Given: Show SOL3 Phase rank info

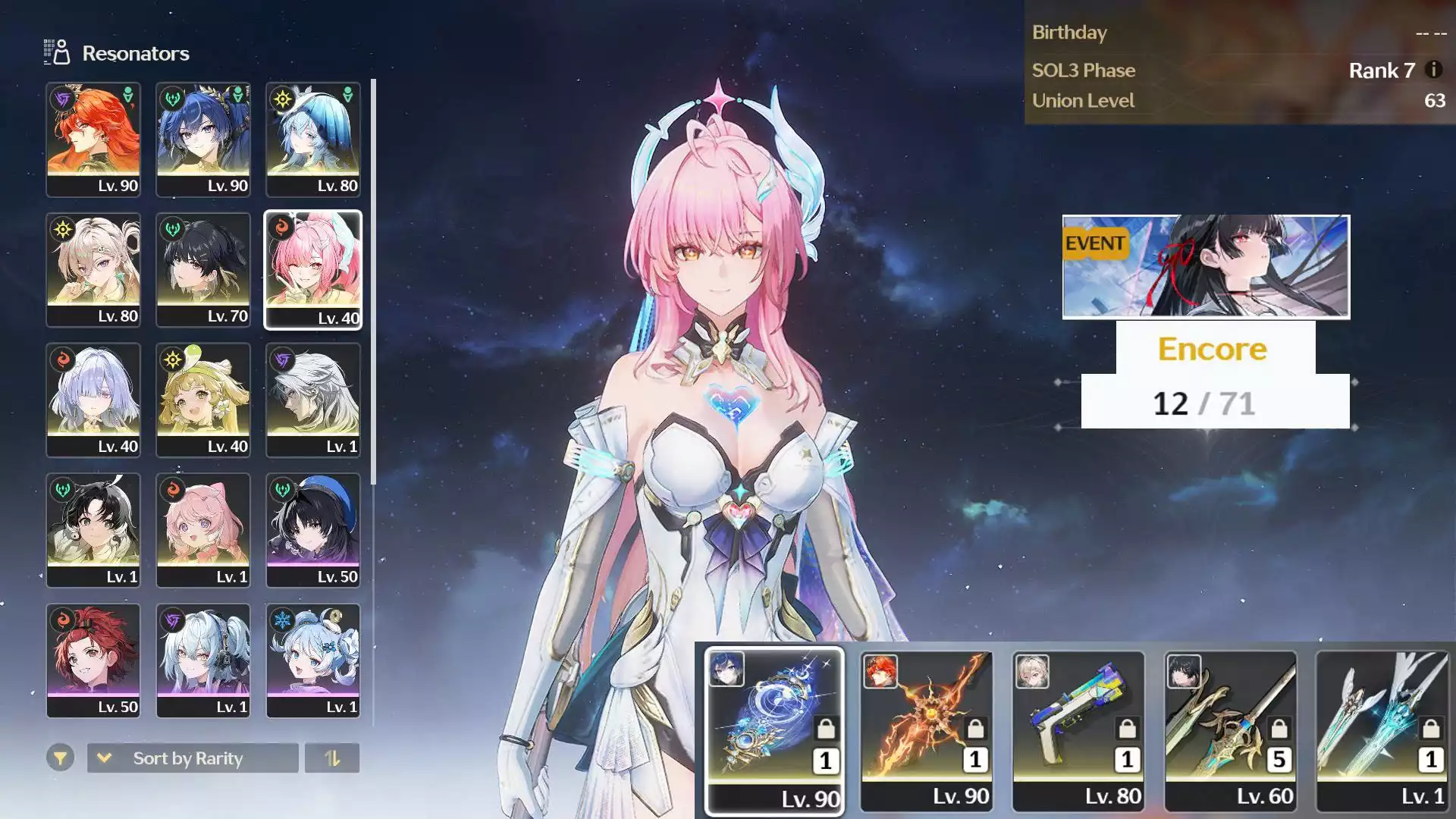Looking at the screenshot, I should point(1433,70).
